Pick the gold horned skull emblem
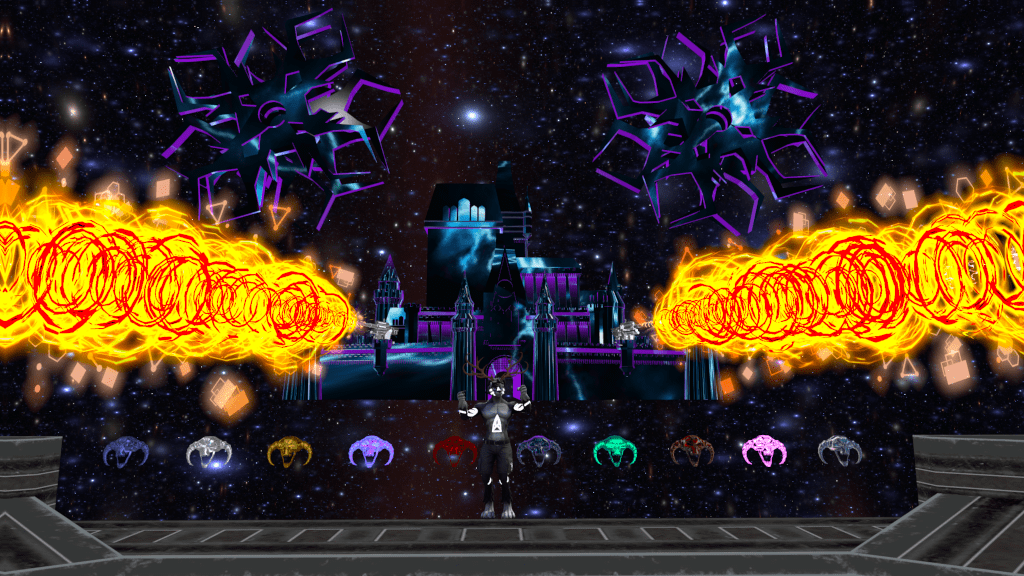This screenshot has width=1024, height=576. (290, 452)
